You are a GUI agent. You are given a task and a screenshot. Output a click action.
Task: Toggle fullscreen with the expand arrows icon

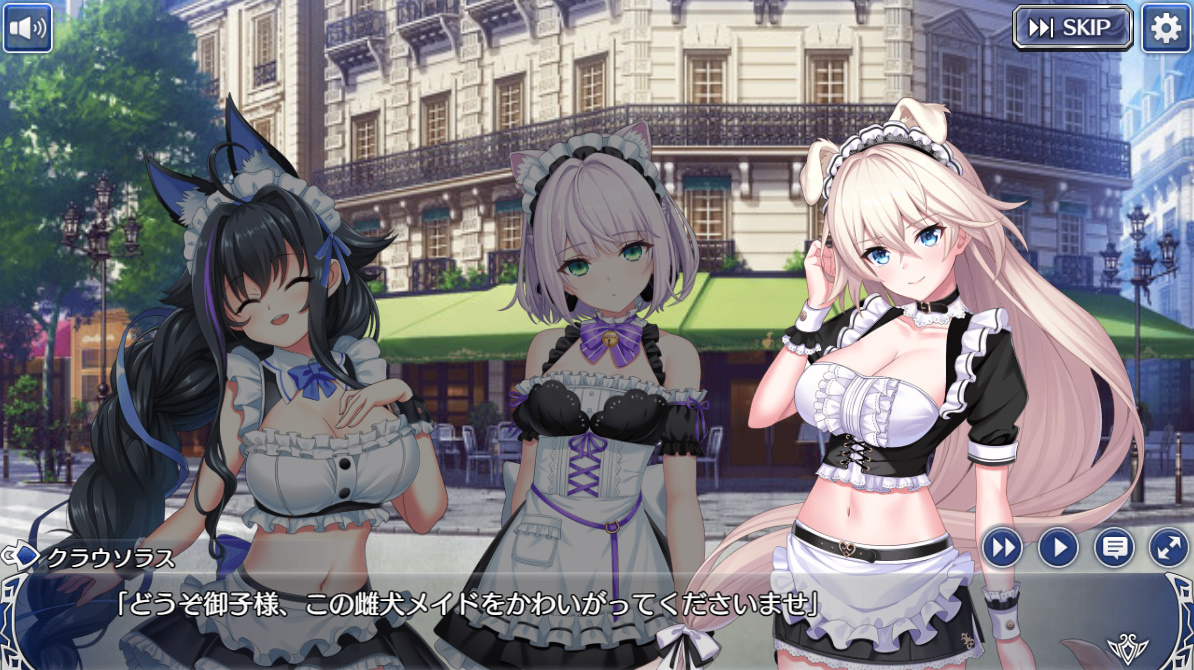(x=1168, y=547)
